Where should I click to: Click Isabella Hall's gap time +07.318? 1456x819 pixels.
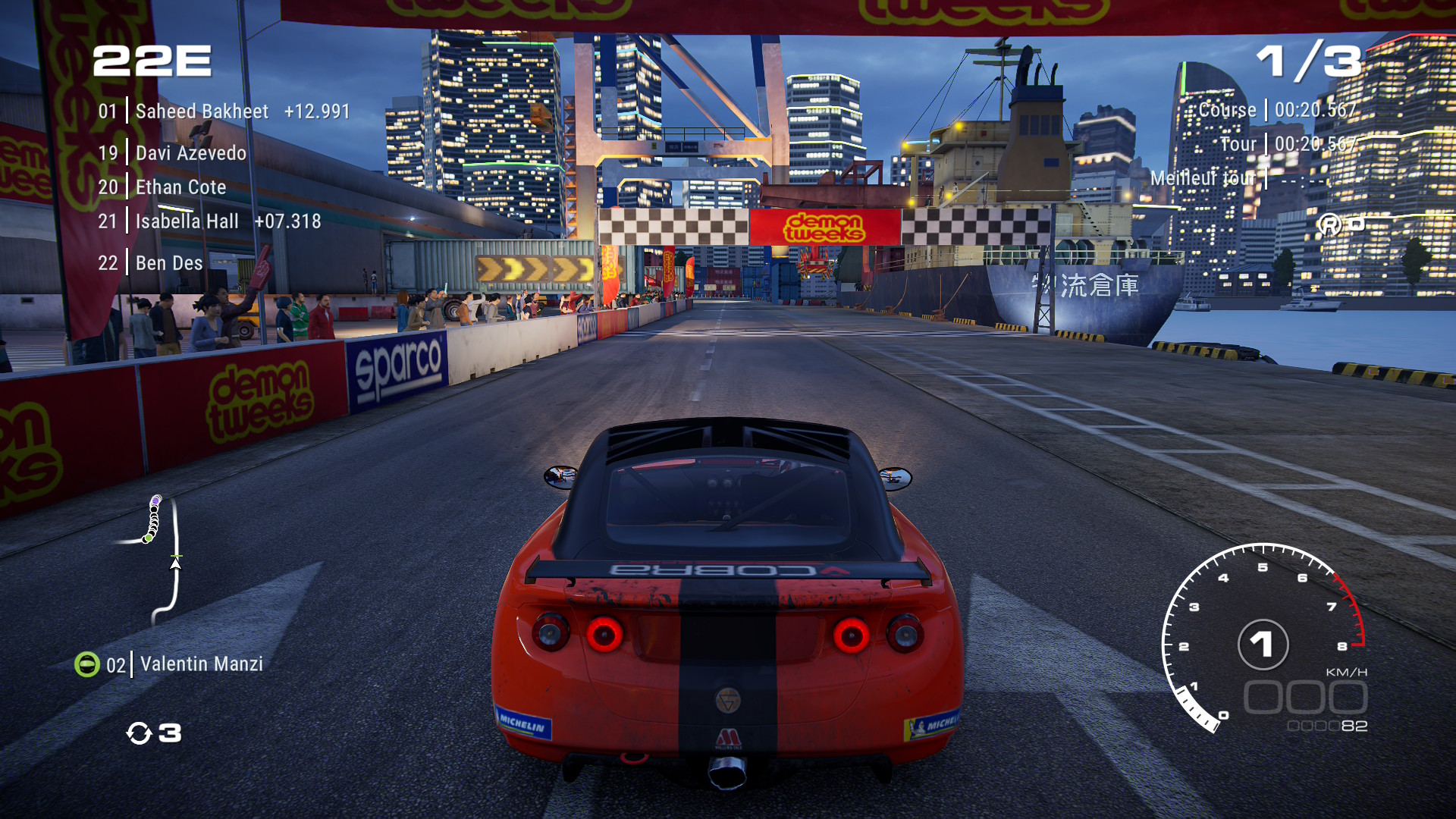coord(288,221)
